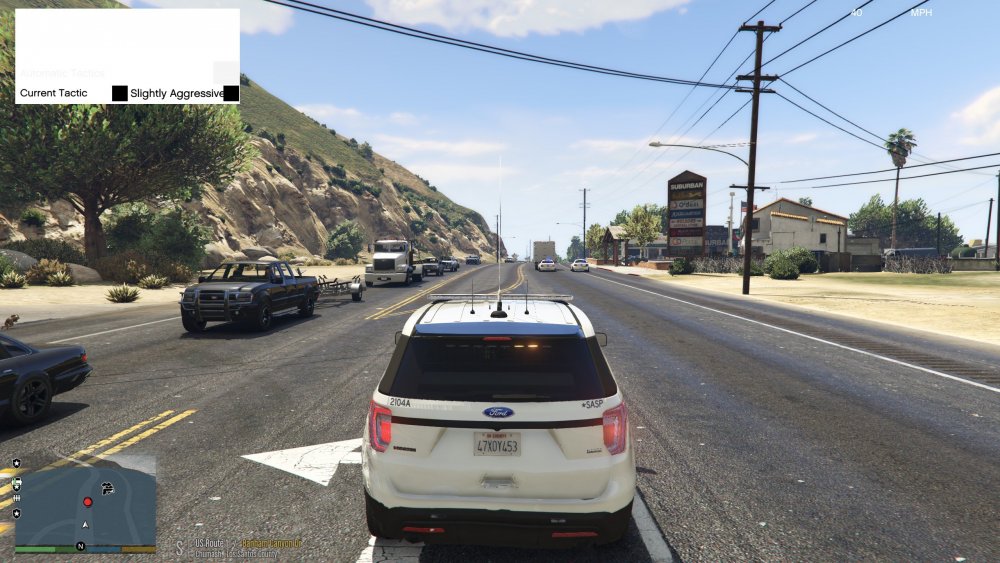1000x563 pixels.
Task: Click the right arrow after Slightly Aggressive
Action: tap(231, 93)
